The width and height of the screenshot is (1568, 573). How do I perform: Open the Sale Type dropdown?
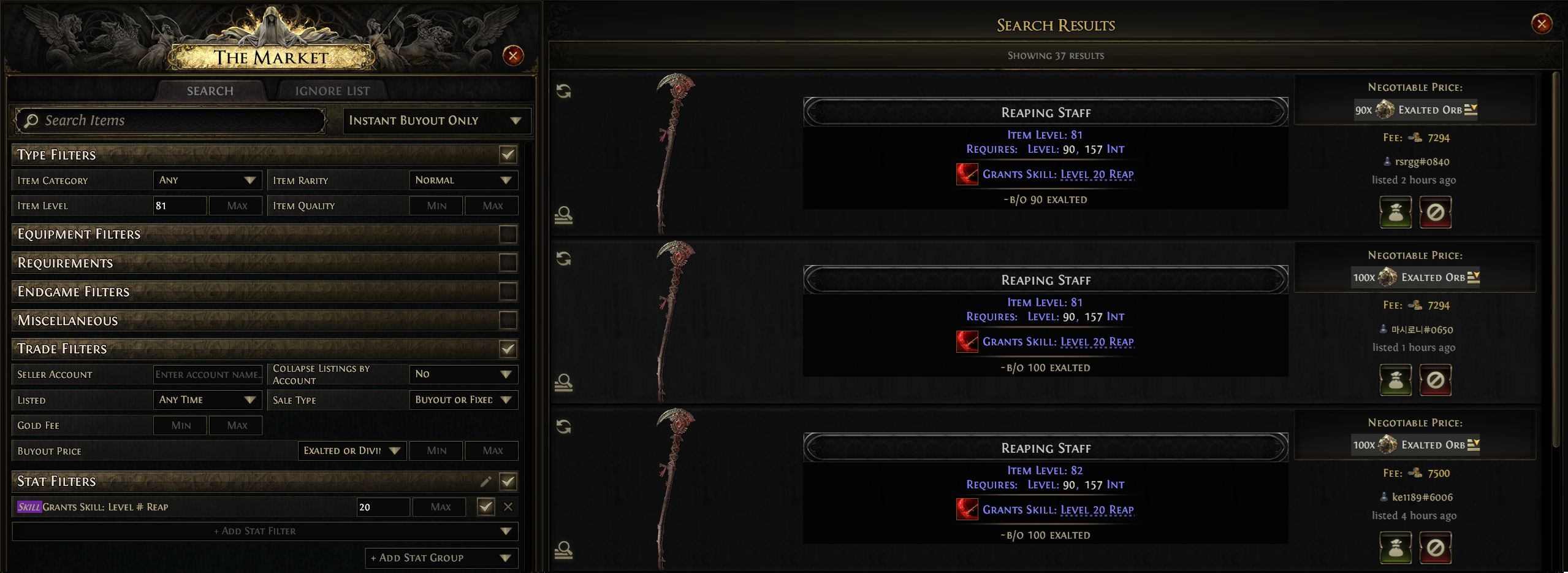click(x=463, y=400)
